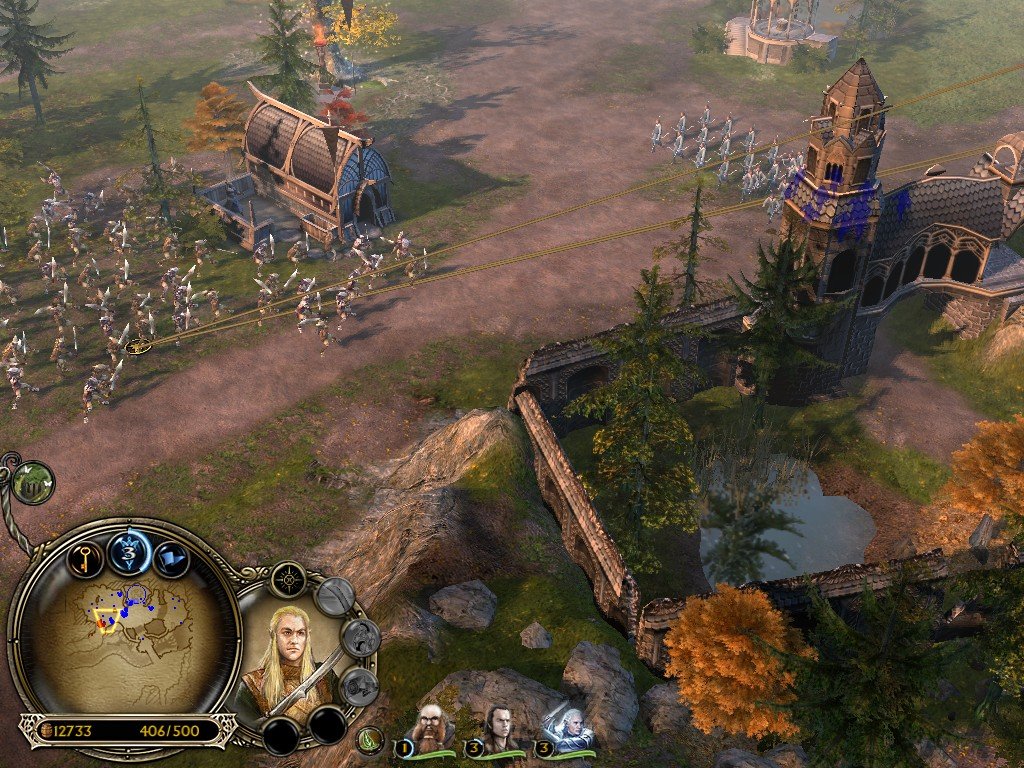Open the spellbook powers button showing 3

129,552
